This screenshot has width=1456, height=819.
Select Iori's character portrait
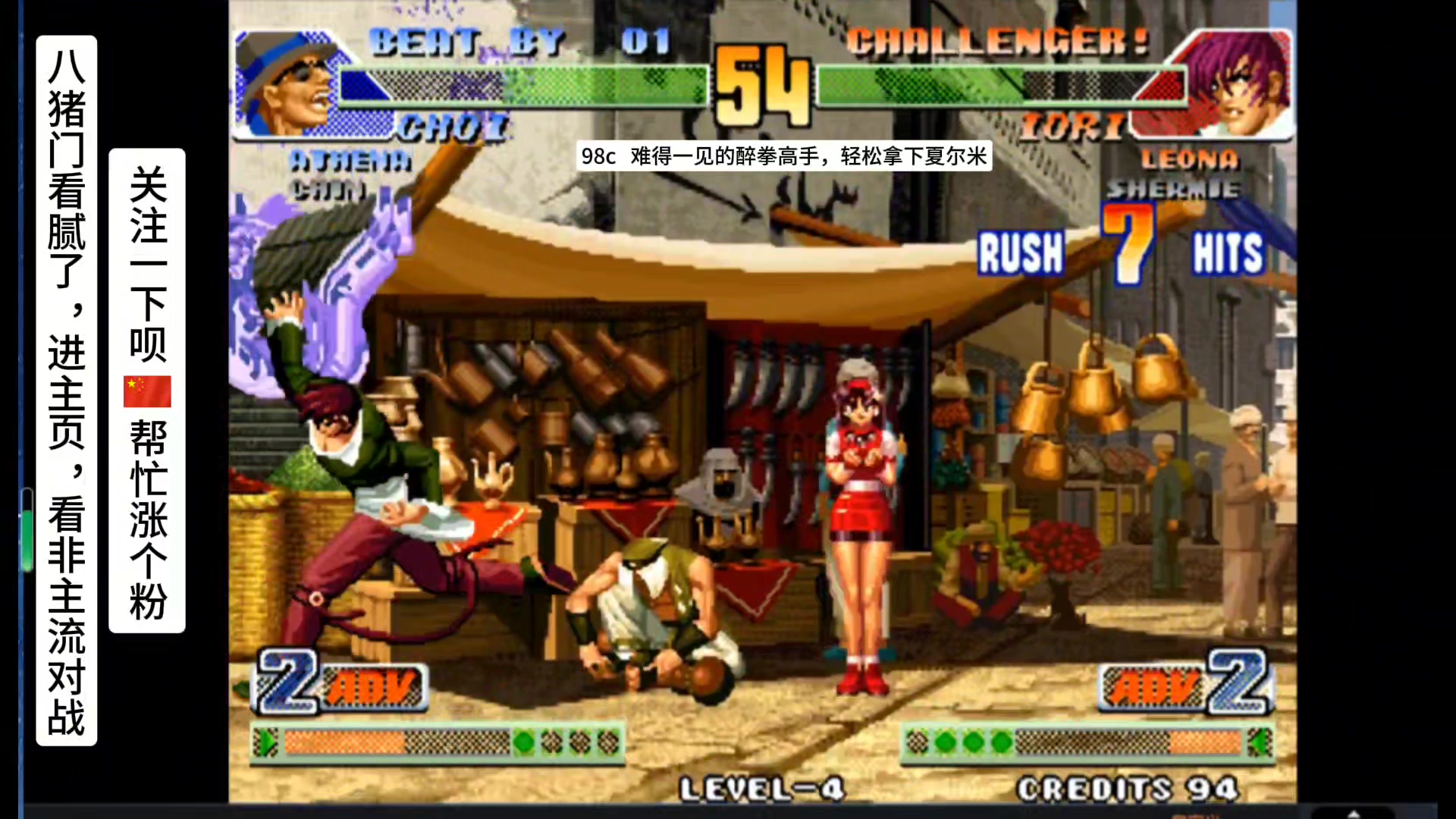point(1238,83)
